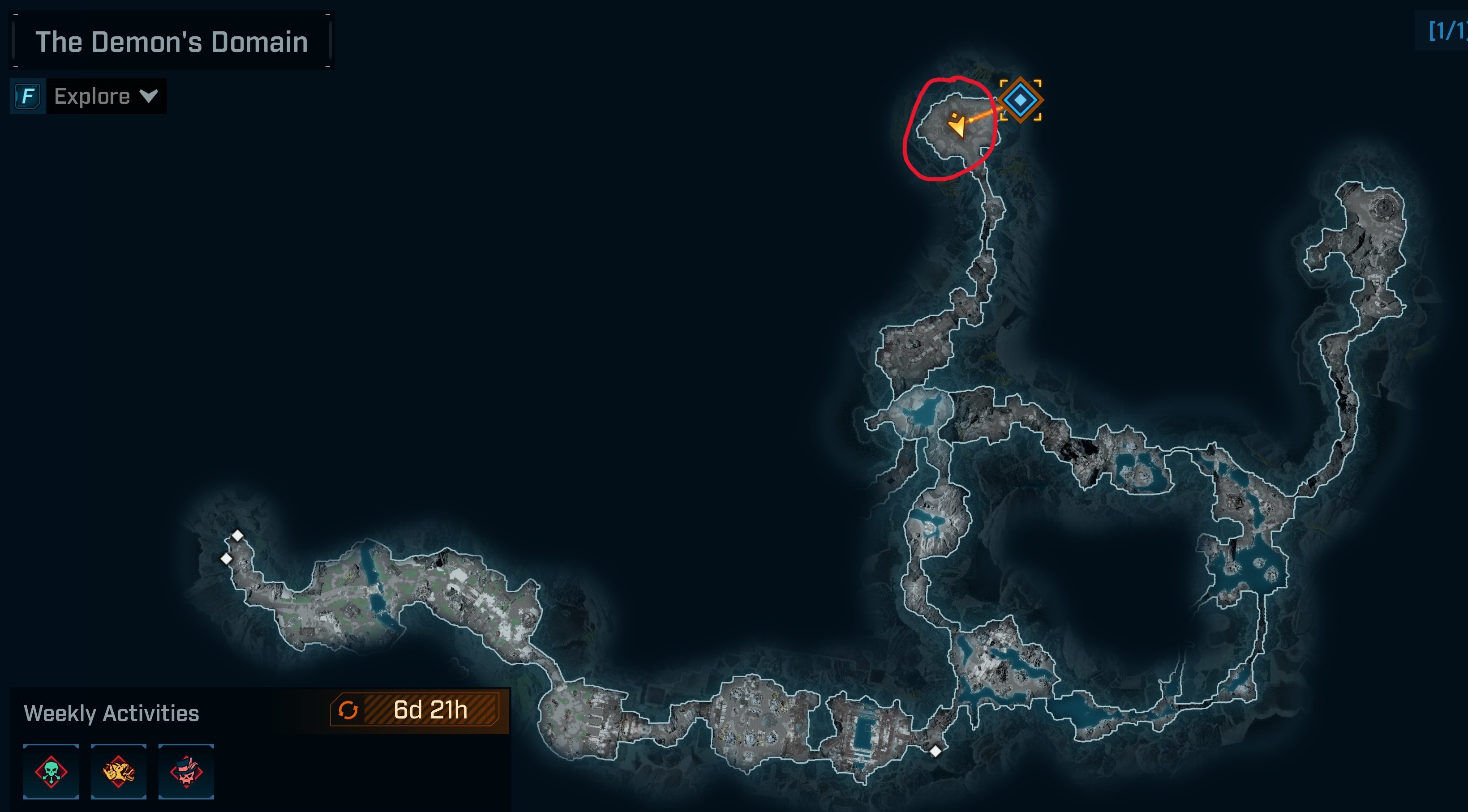Choose the top-hat skull weekly activity
This screenshot has height=812, width=1468.
(x=186, y=772)
